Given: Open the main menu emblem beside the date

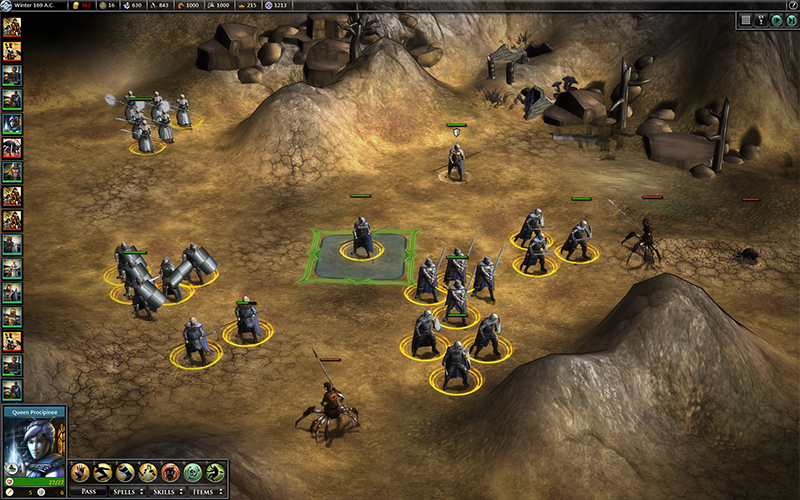Looking at the screenshot, I should (6, 5).
